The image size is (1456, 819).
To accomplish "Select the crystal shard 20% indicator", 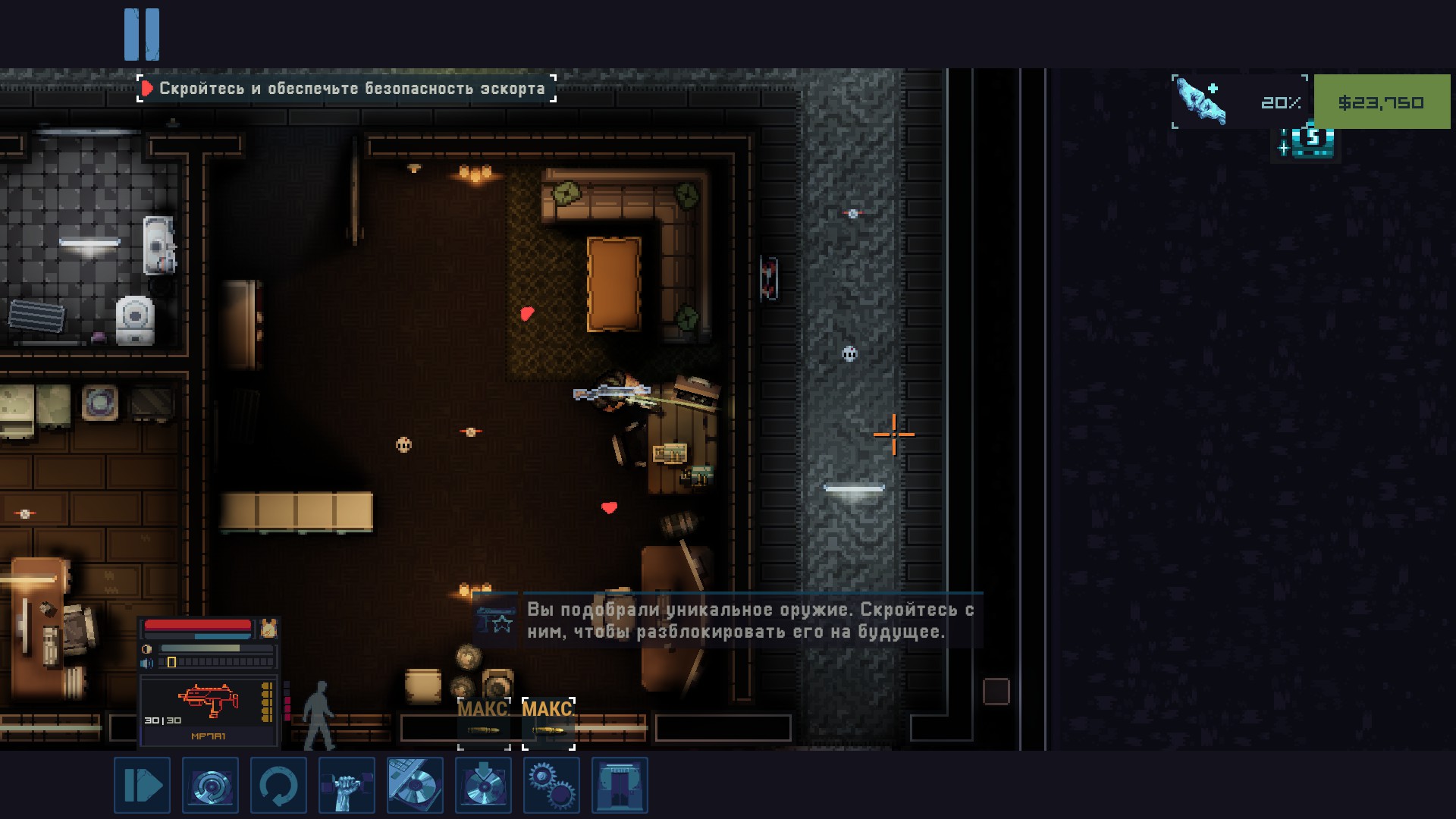I will click(1240, 102).
